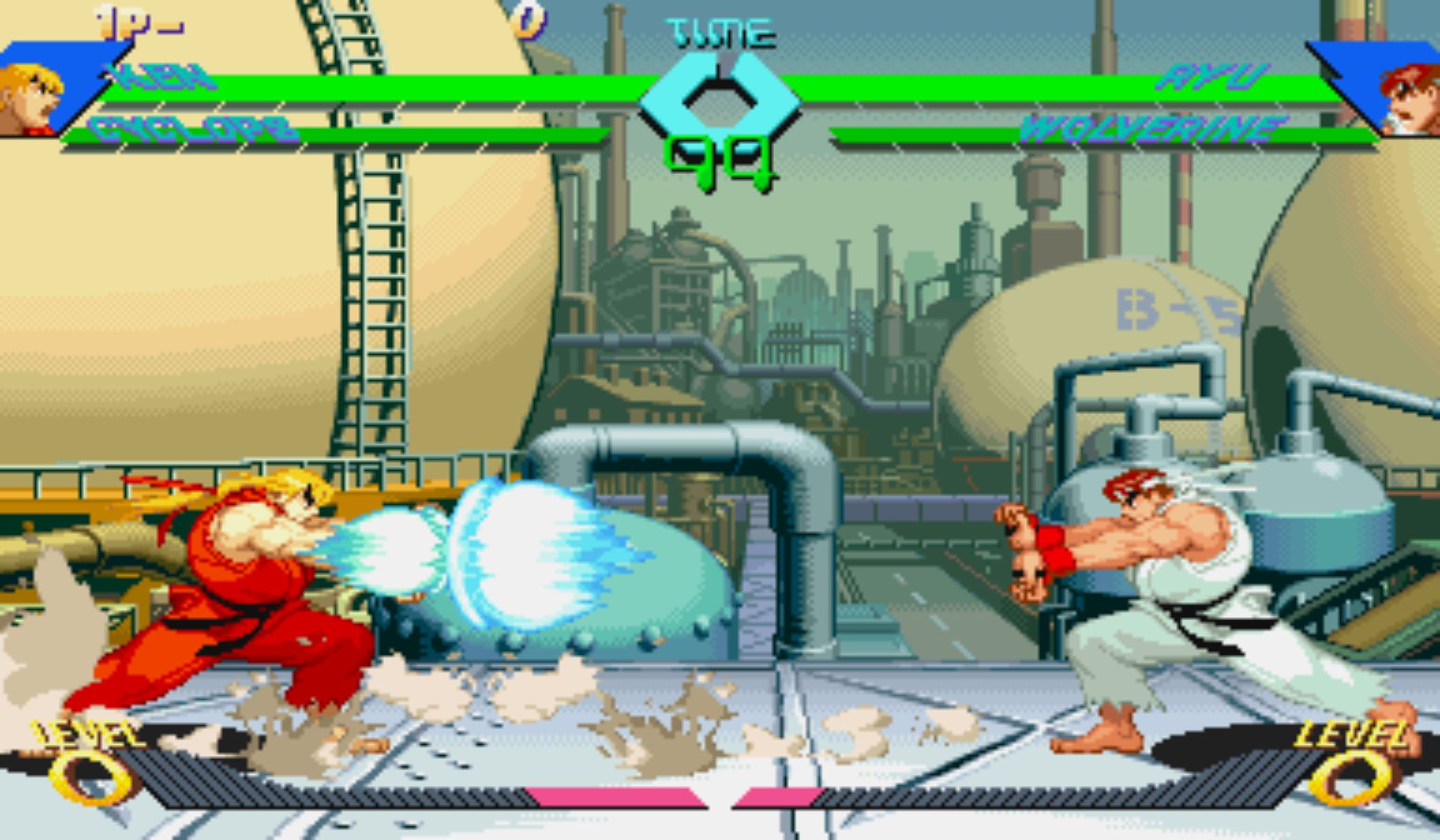Select Ryu's character portrait
Image resolution: width=1440 pixels, height=840 pixels.
click(1410, 99)
